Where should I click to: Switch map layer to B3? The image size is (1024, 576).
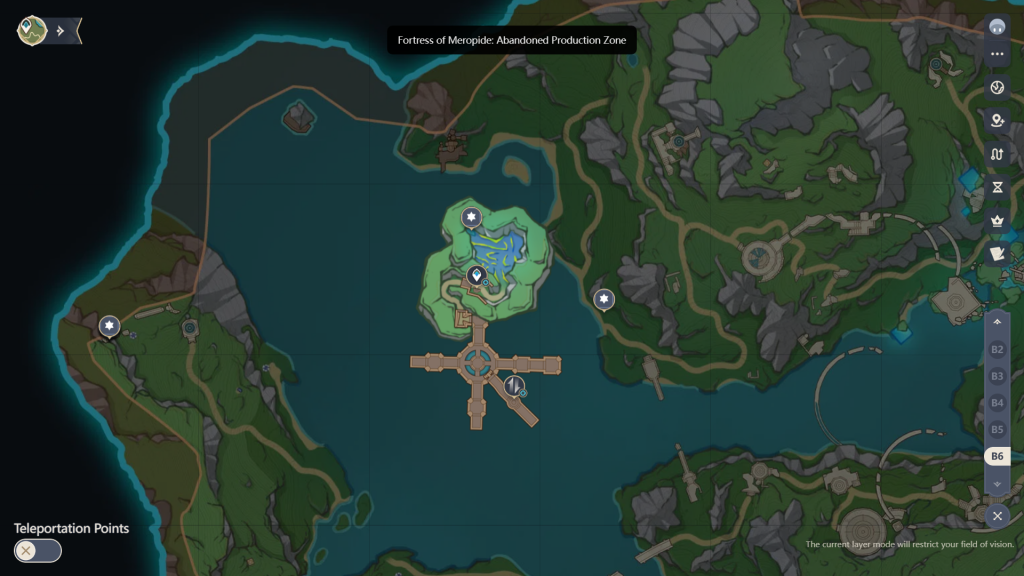coord(997,376)
